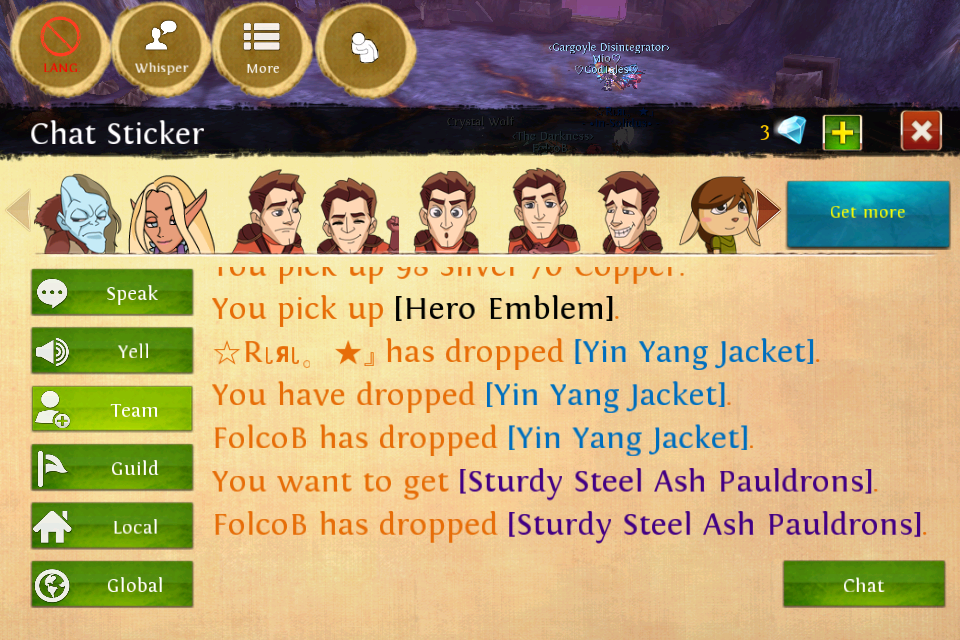Open the More options menu
The height and width of the screenshot is (640, 960).
click(263, 46)
